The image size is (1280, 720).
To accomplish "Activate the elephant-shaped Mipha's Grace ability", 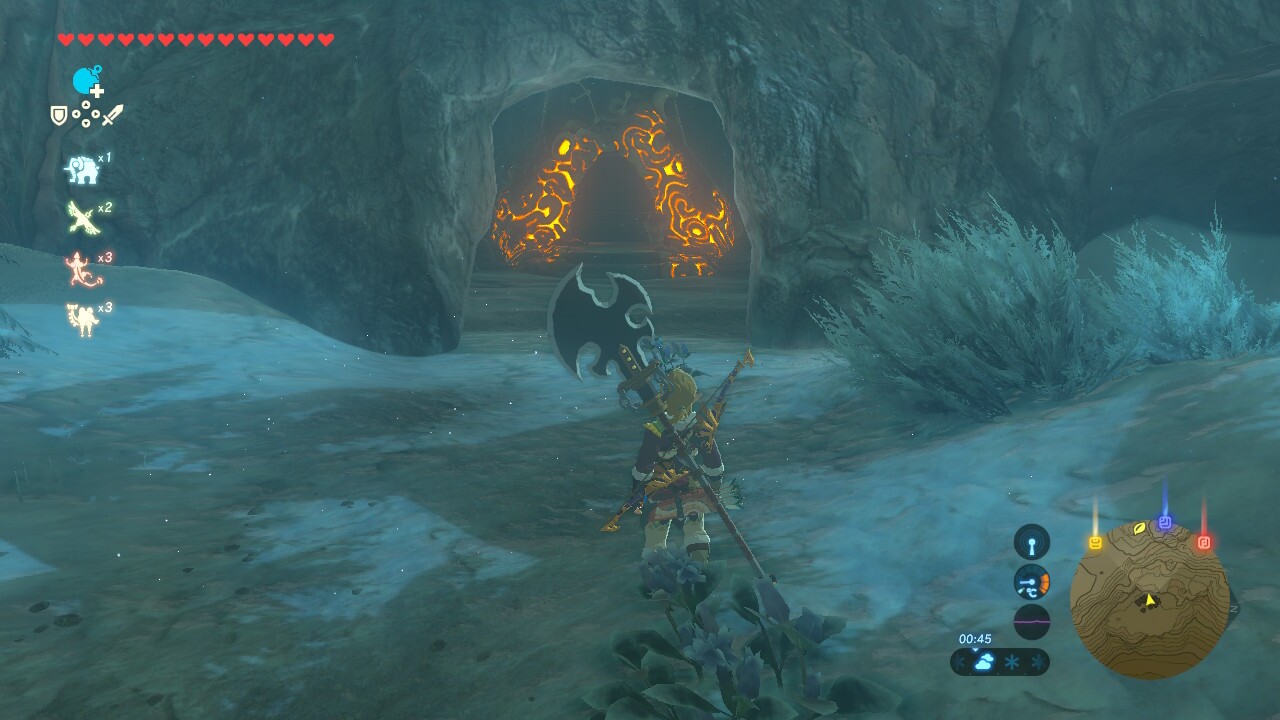I will 82,170.
